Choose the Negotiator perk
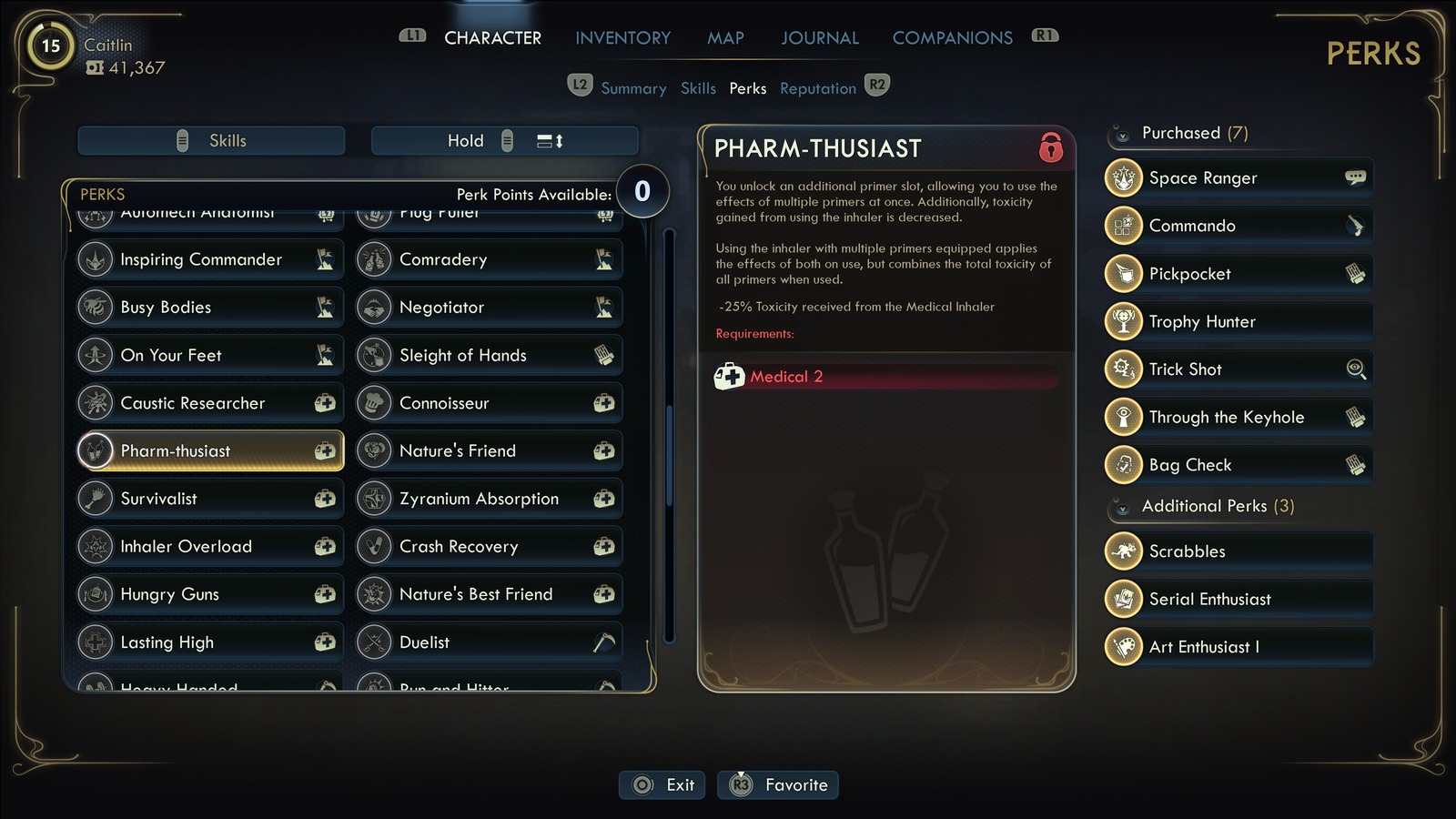 click(x=489, y=308)
